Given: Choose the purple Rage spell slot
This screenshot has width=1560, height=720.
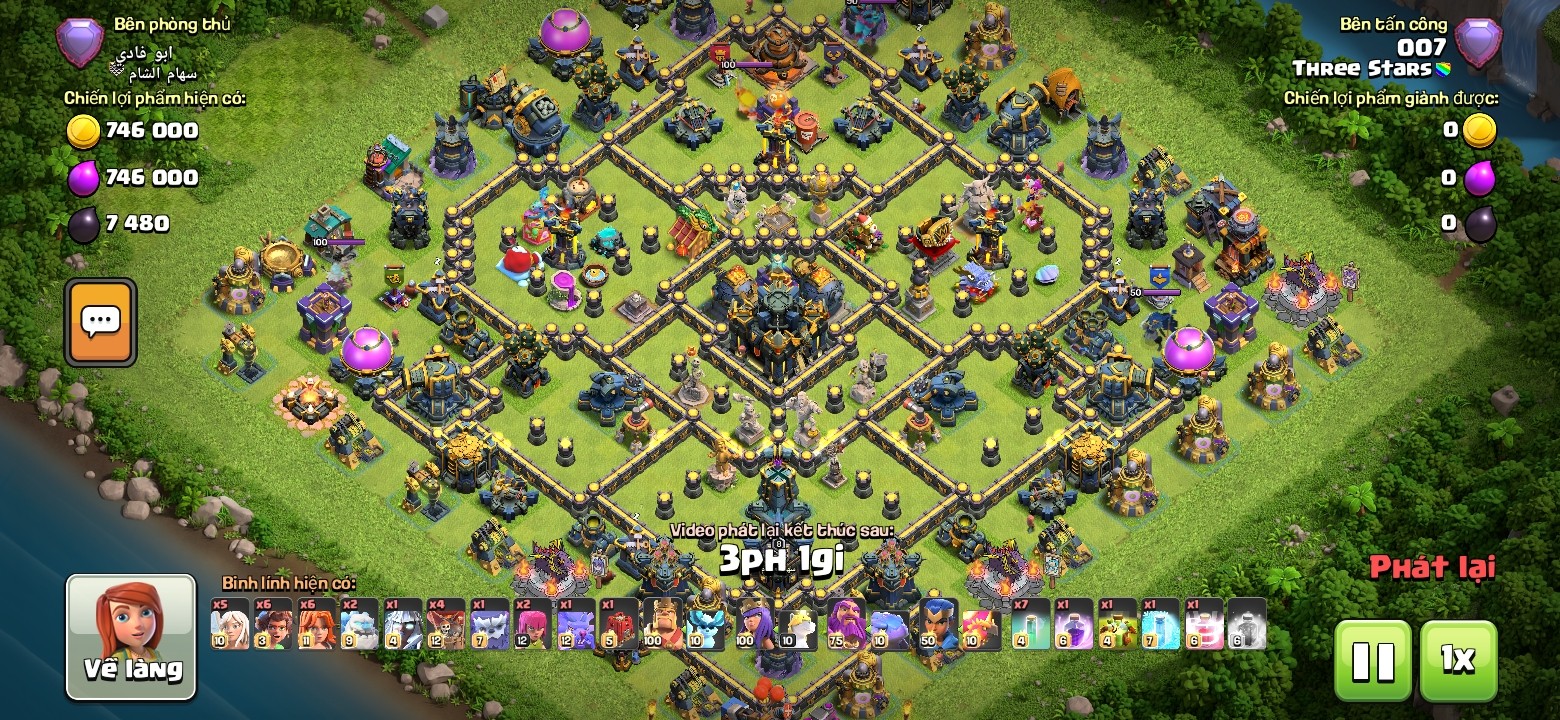Looking at the screenshot, I should [1075, 625].
